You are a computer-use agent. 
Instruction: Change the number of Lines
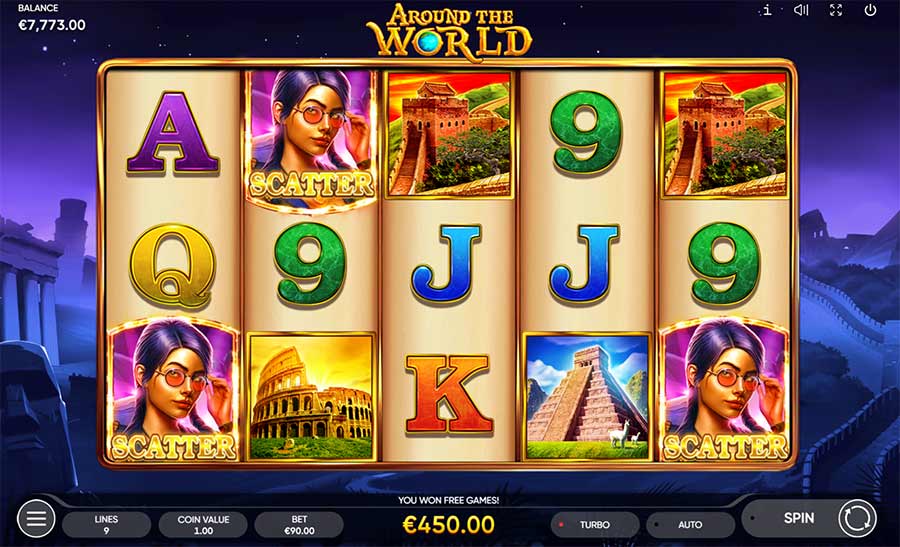pos(106,524)
